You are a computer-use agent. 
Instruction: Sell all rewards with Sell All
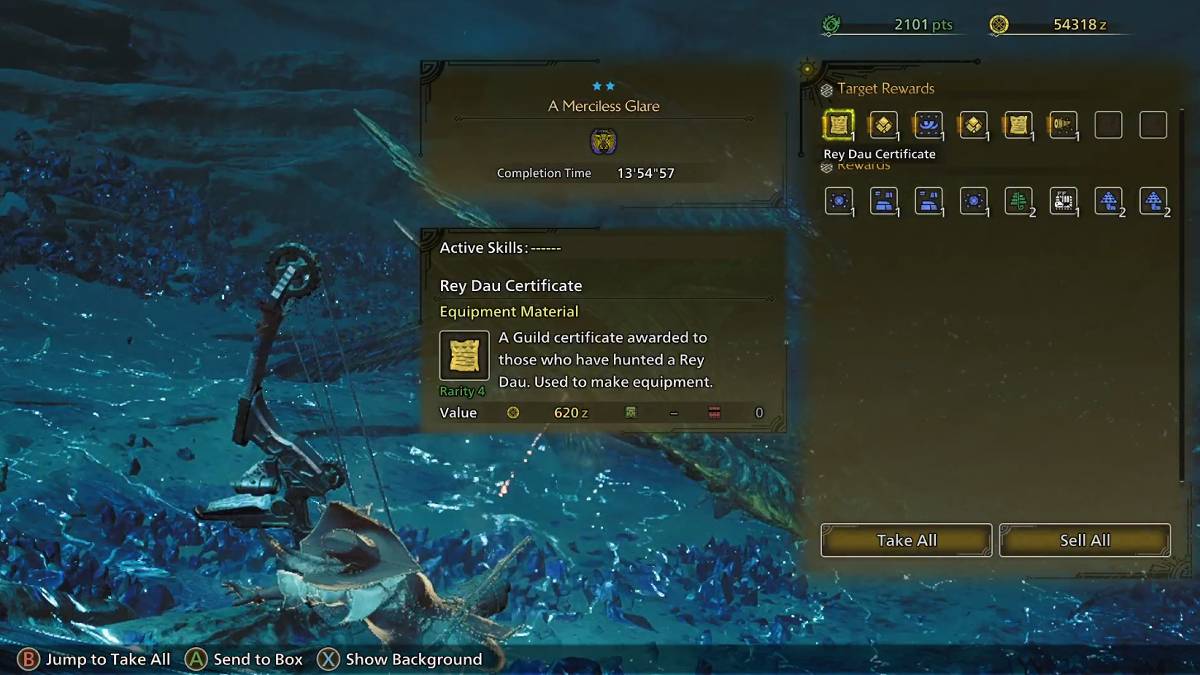pyautogui.click(x=1084, y=540)
